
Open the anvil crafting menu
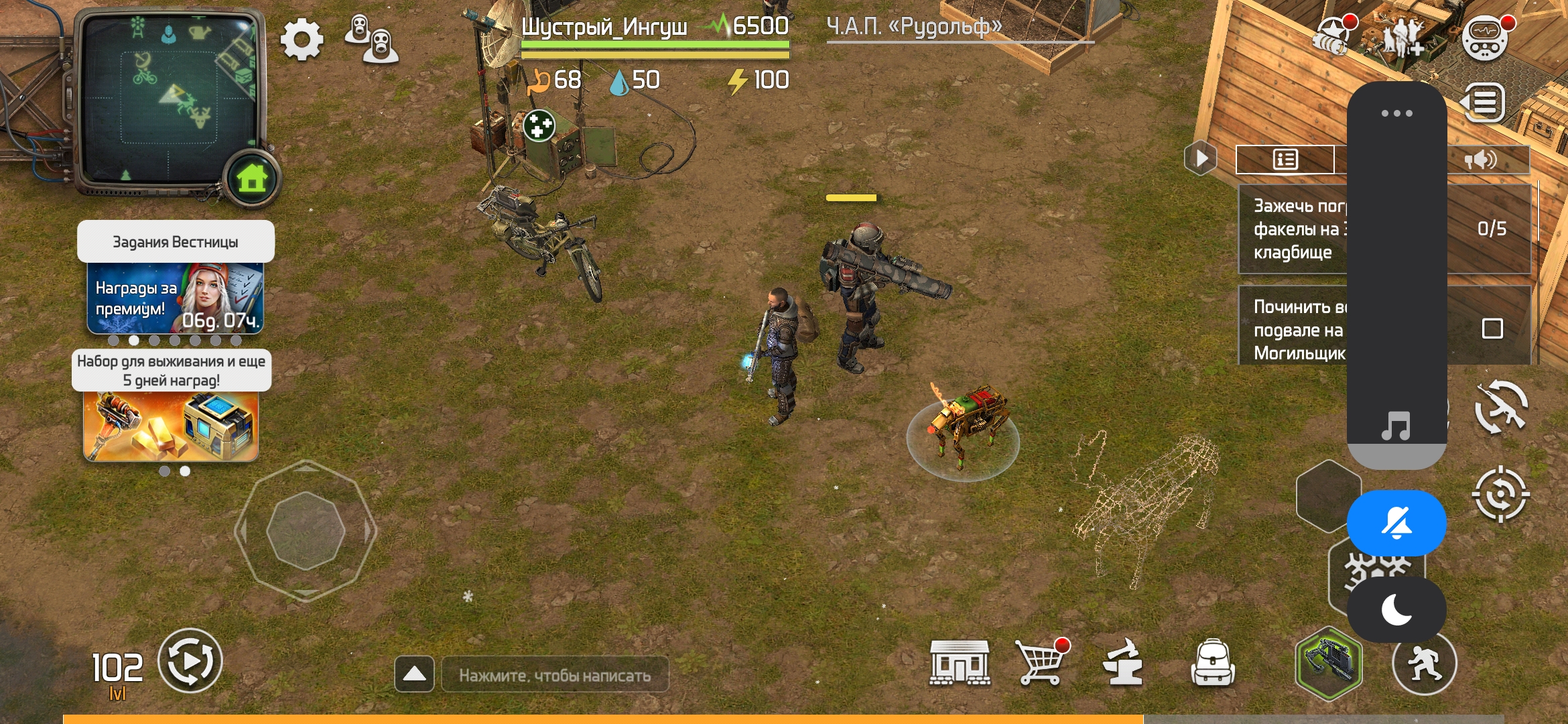coord(1124,662)
